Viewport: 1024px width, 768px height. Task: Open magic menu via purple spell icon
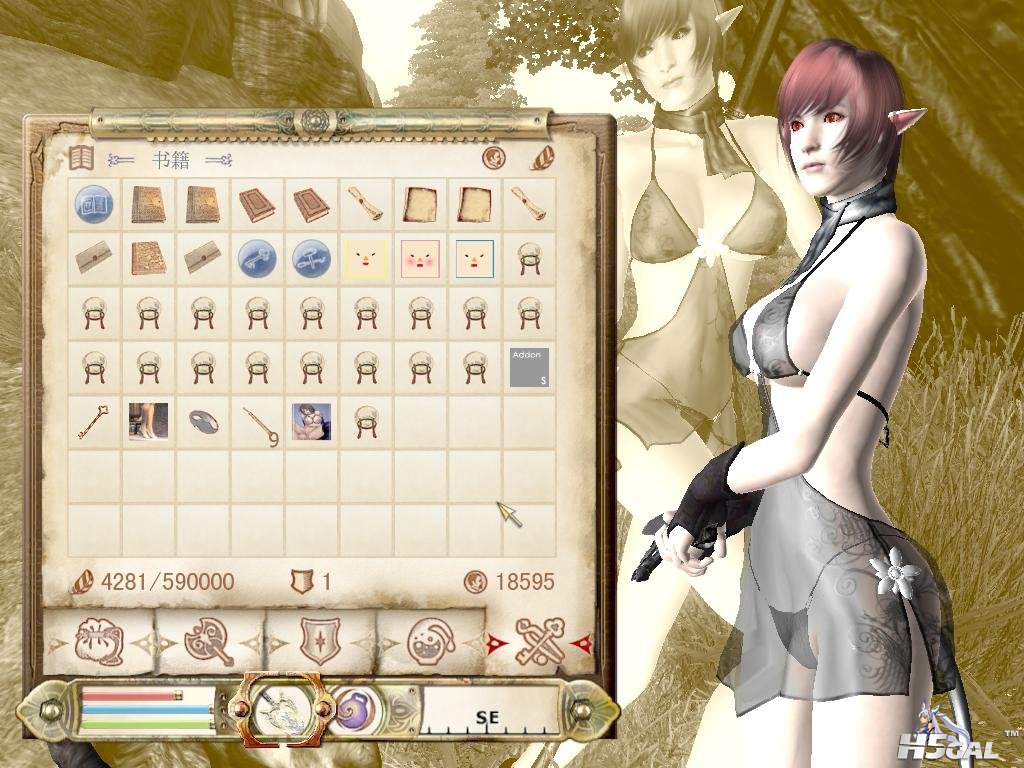(353, 711)
